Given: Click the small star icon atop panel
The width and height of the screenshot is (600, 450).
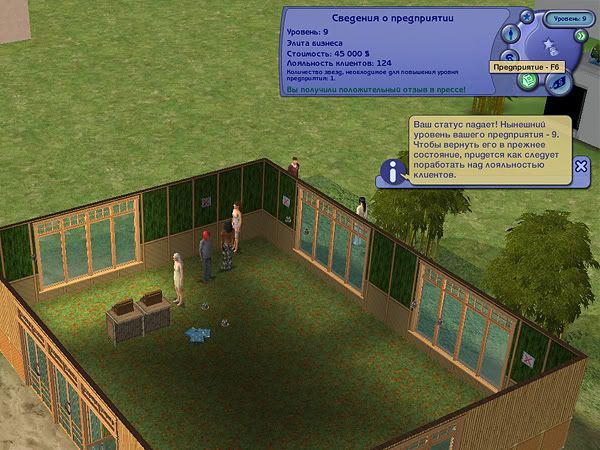Looking at the screenshot, I should (527, 17).
